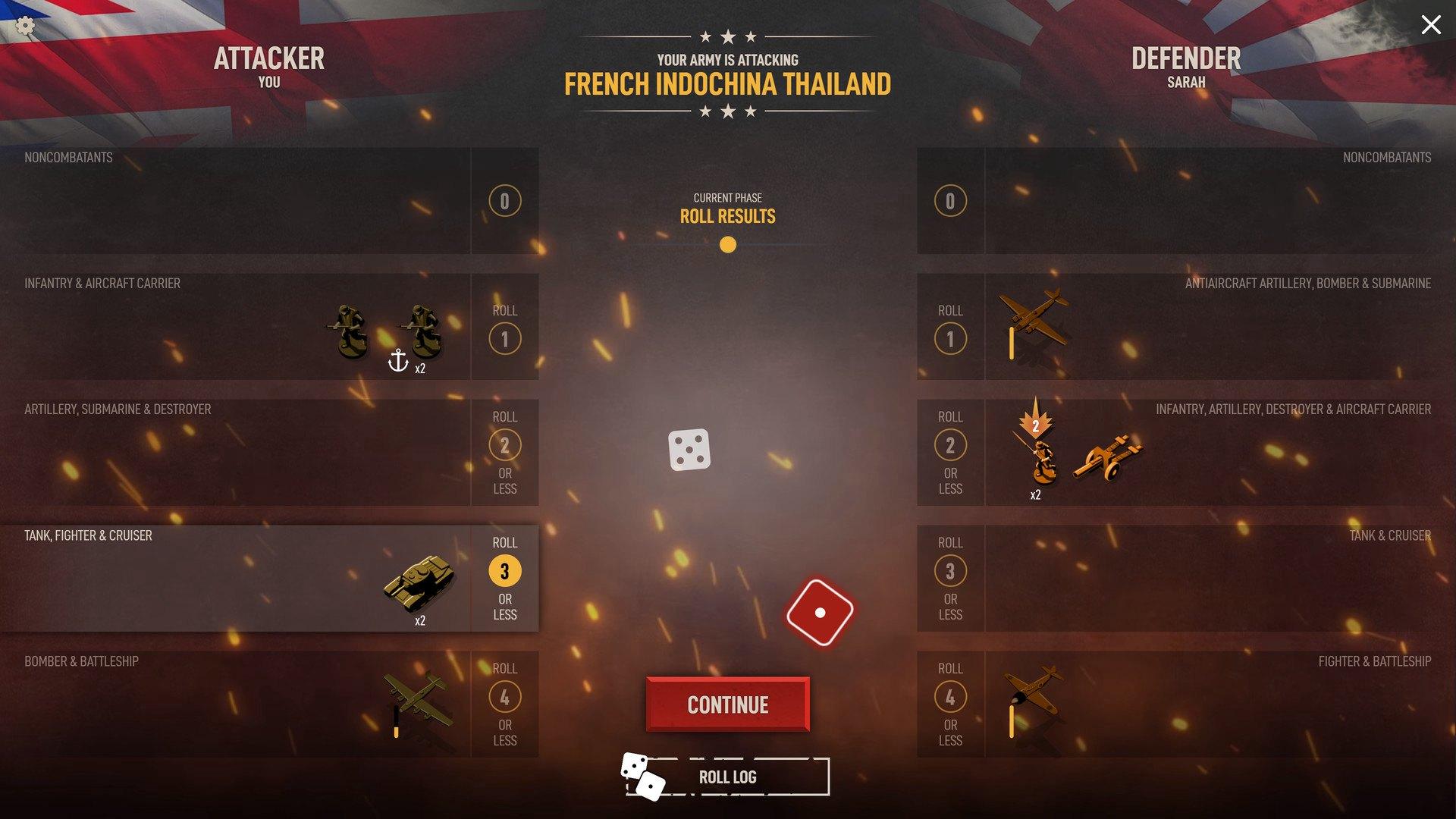Select the attacker's tank unit

click(x=420, y=582)
